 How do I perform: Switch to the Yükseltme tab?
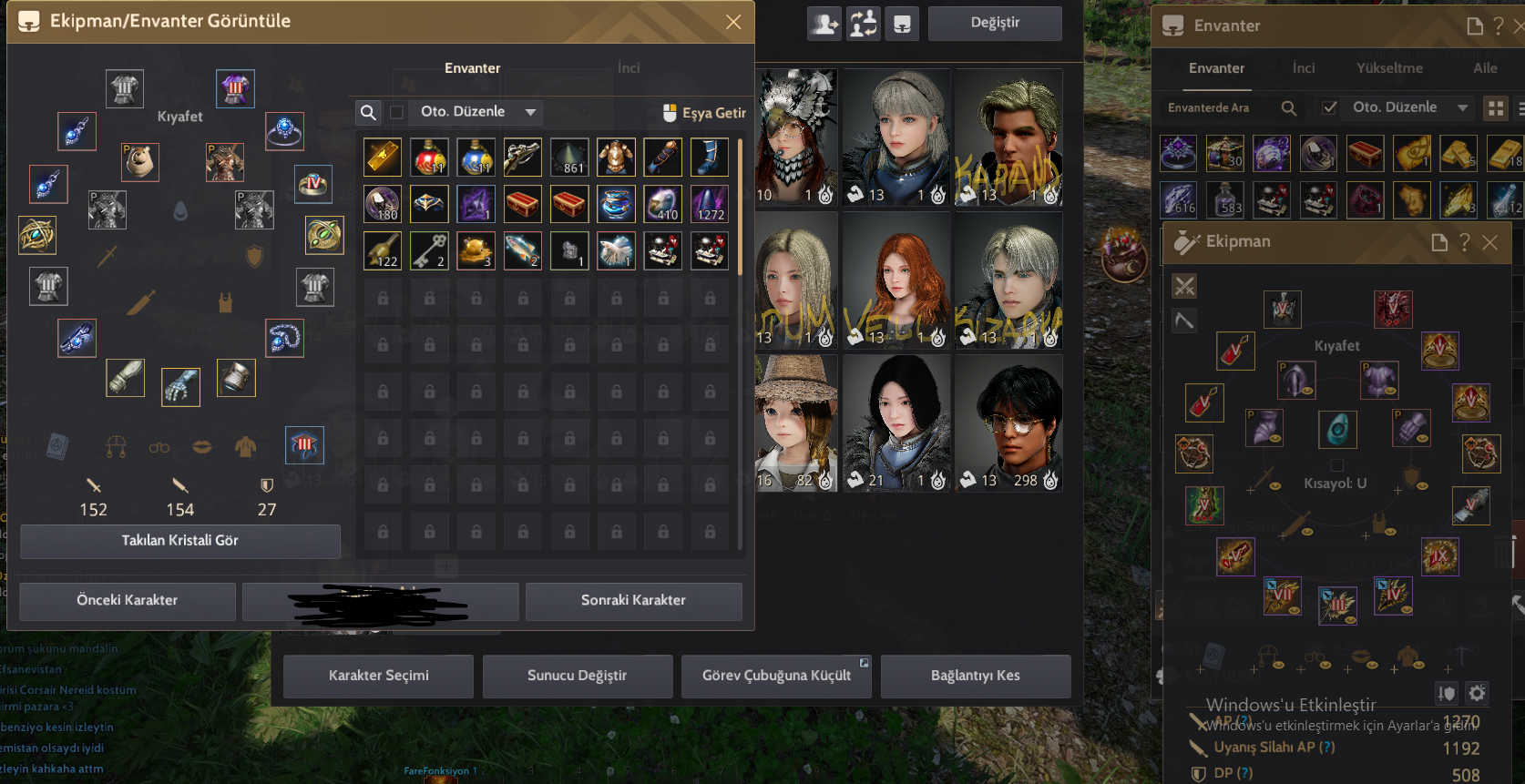(1389, 68)
